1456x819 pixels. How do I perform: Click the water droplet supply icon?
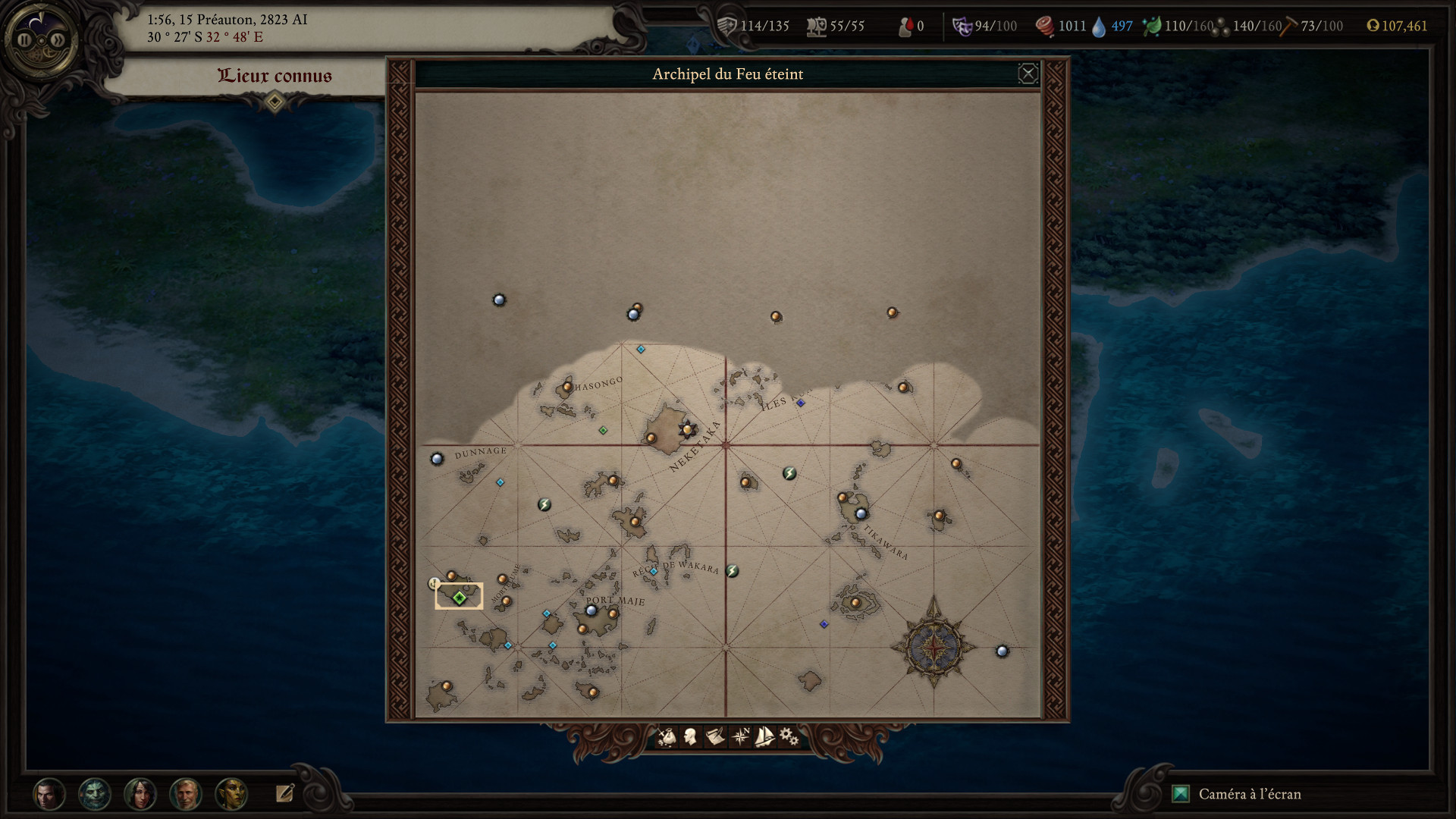(1099, 26)
